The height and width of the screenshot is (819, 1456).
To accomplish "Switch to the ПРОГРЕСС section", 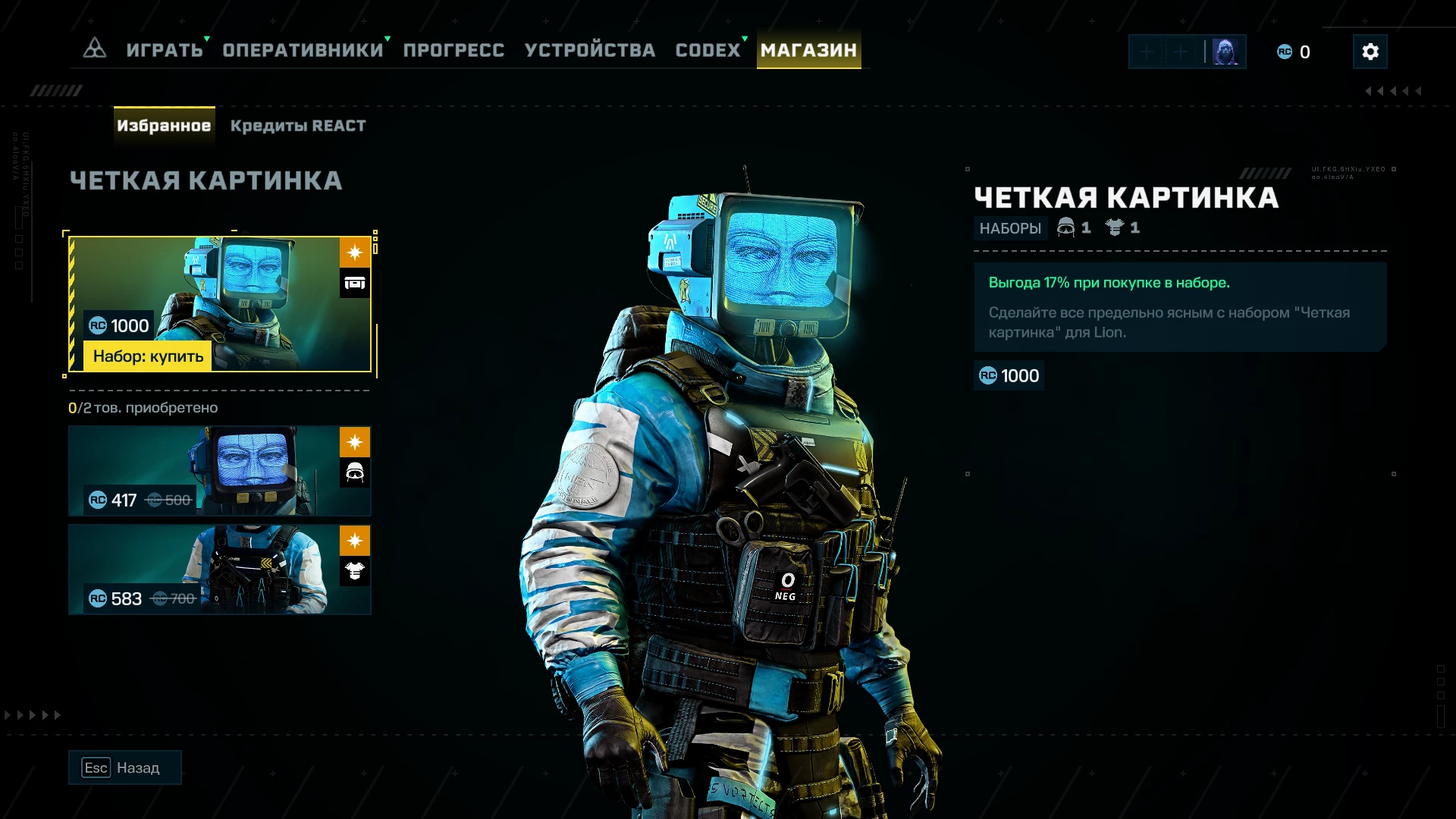I will coord(453,50).
